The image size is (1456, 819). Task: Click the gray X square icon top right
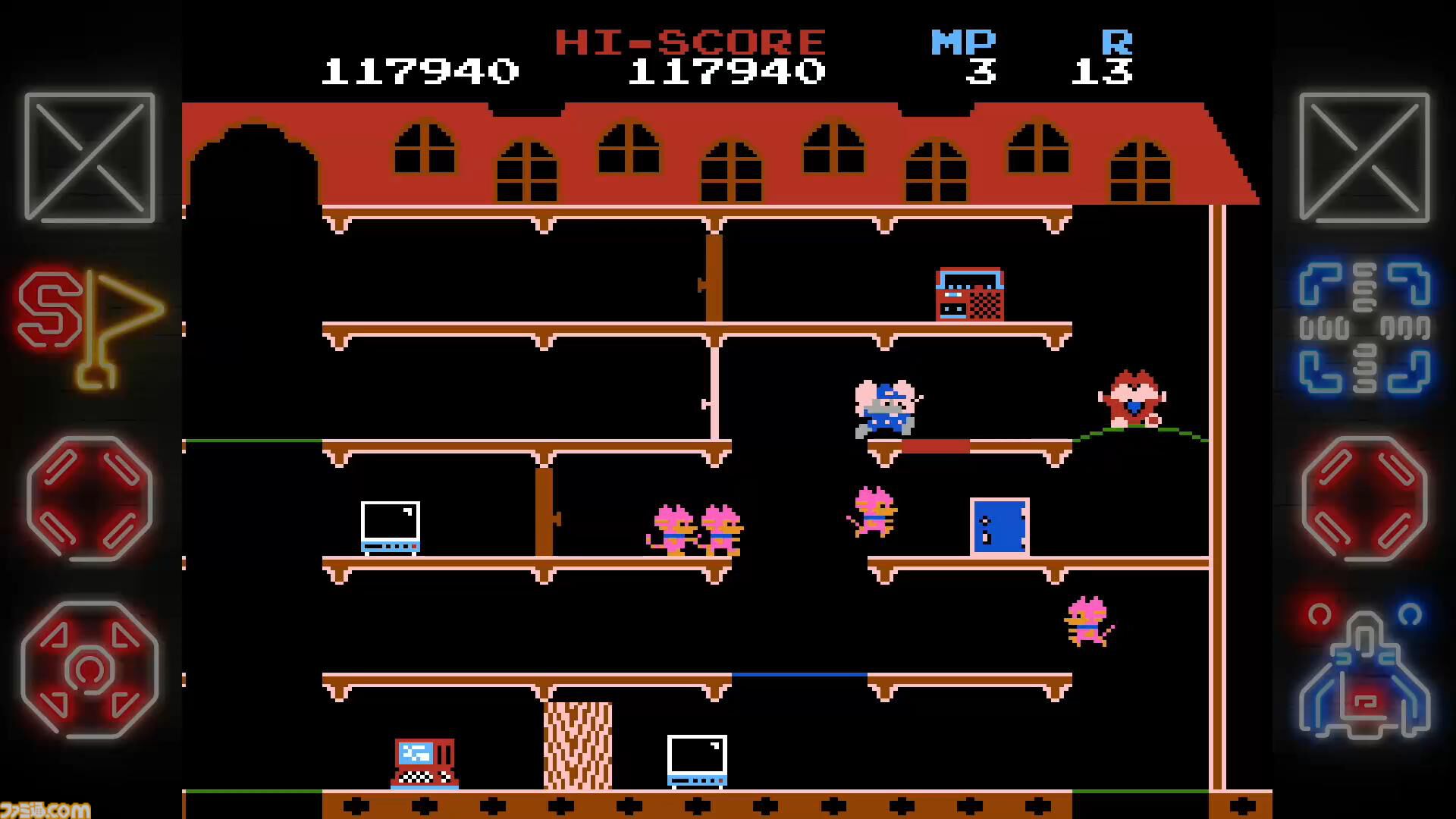tap(1365, 157)
